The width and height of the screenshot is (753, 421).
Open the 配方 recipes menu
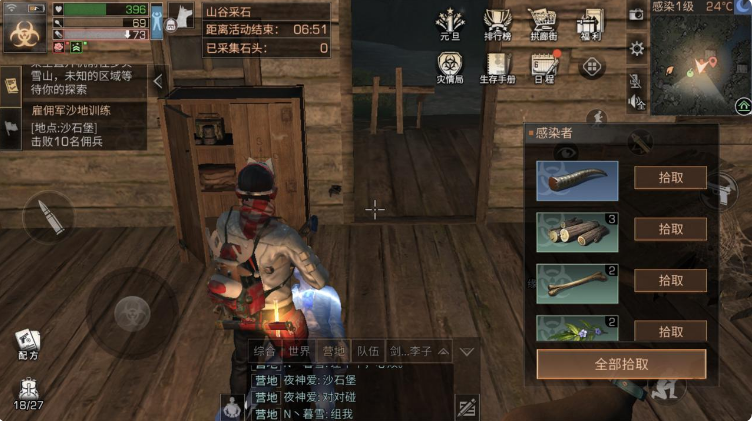[27, 345]
